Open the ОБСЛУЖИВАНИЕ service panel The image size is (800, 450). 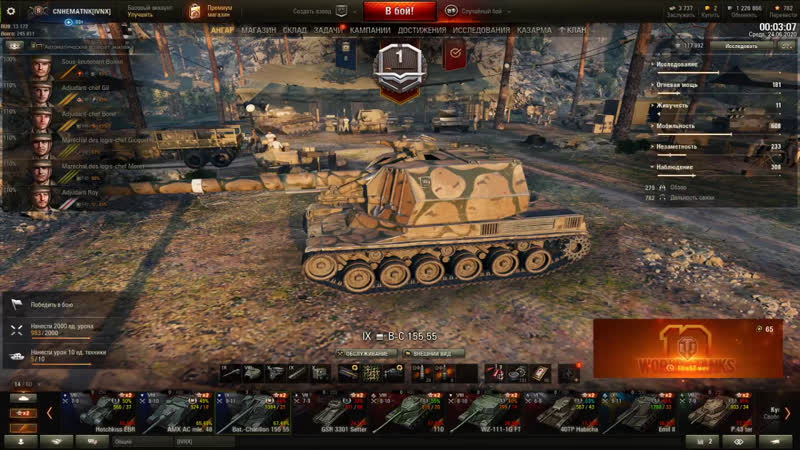click(365, 353)
